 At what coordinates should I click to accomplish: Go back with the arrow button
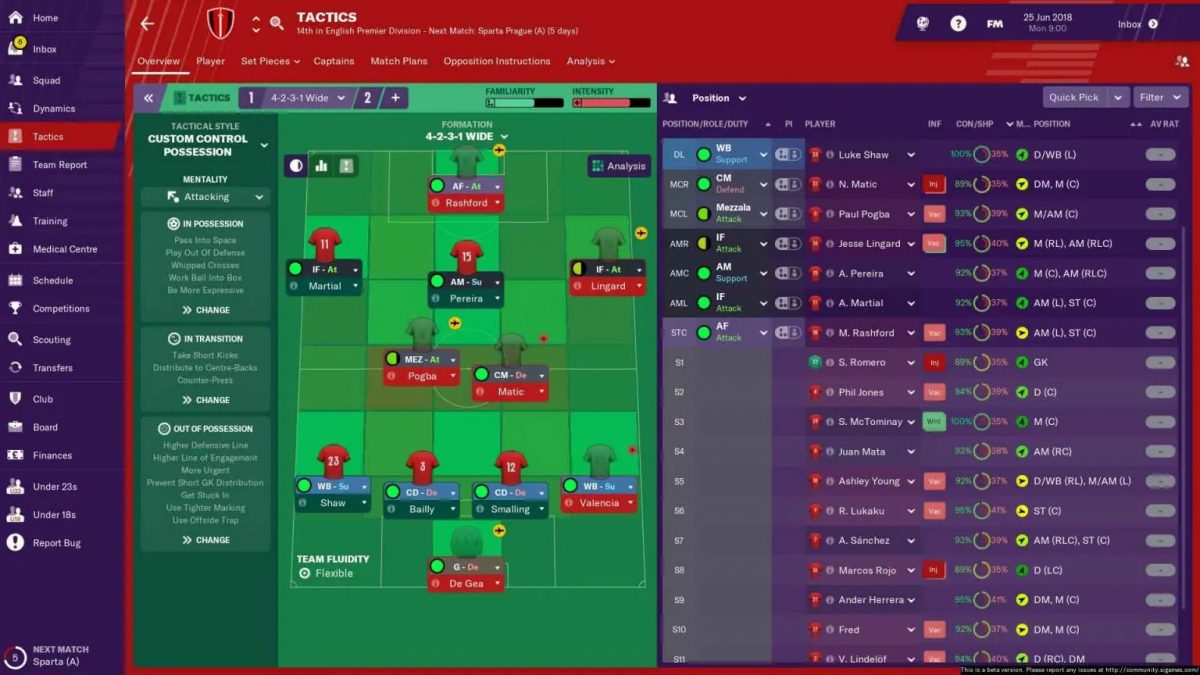[x=147, y=23]
